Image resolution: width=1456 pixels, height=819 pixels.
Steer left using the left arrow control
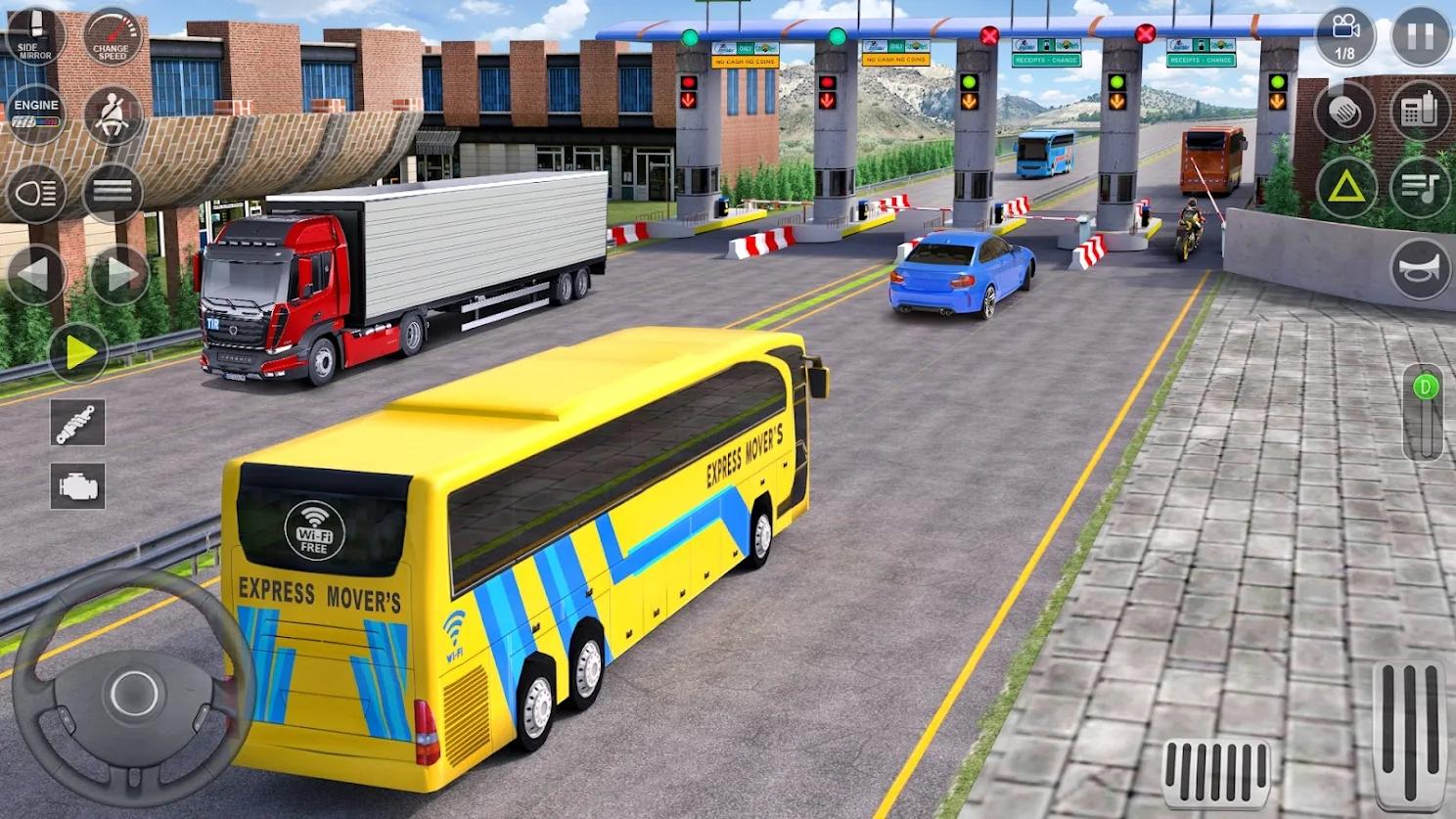37,272
